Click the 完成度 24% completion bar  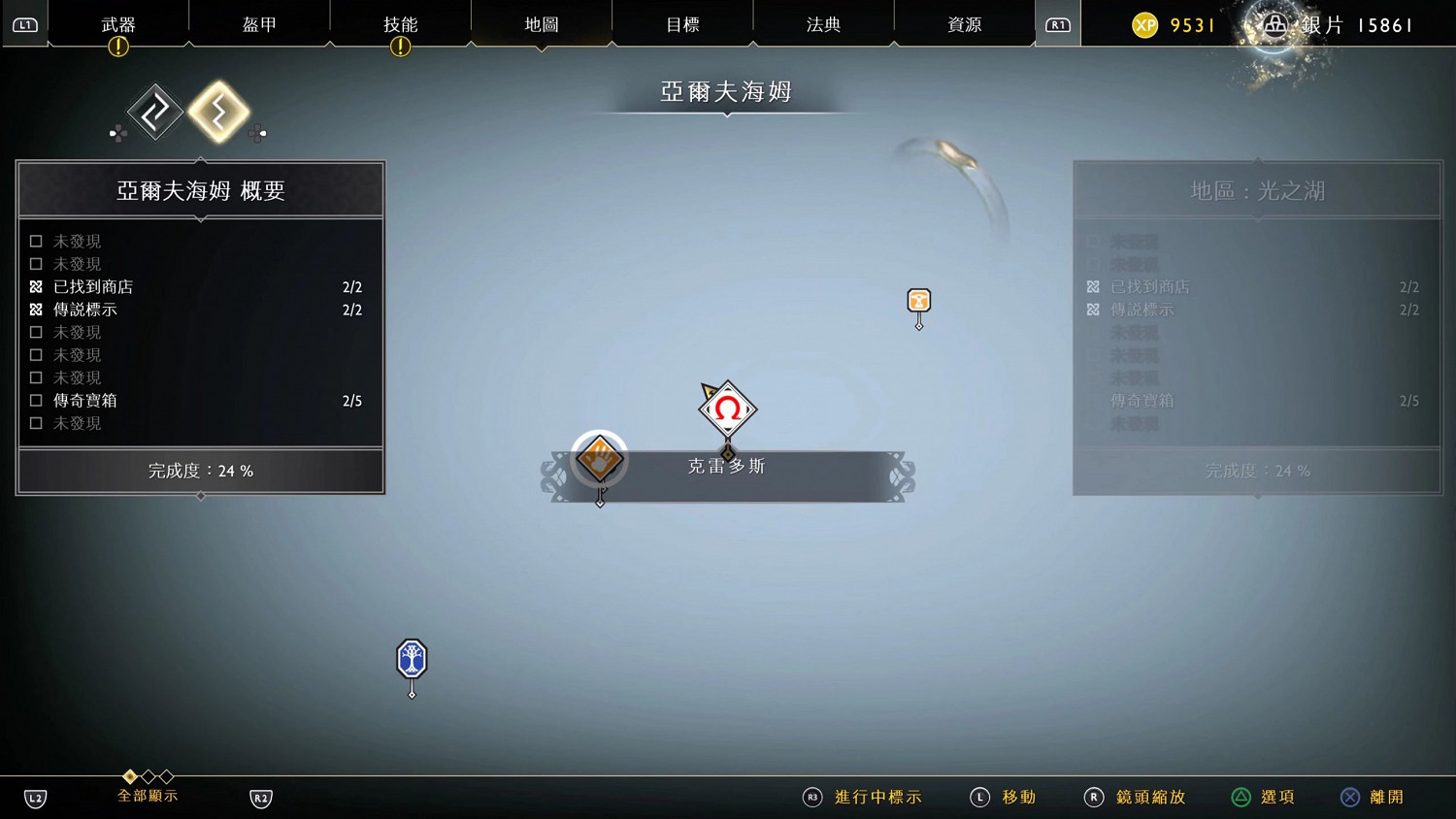(200, 471)
